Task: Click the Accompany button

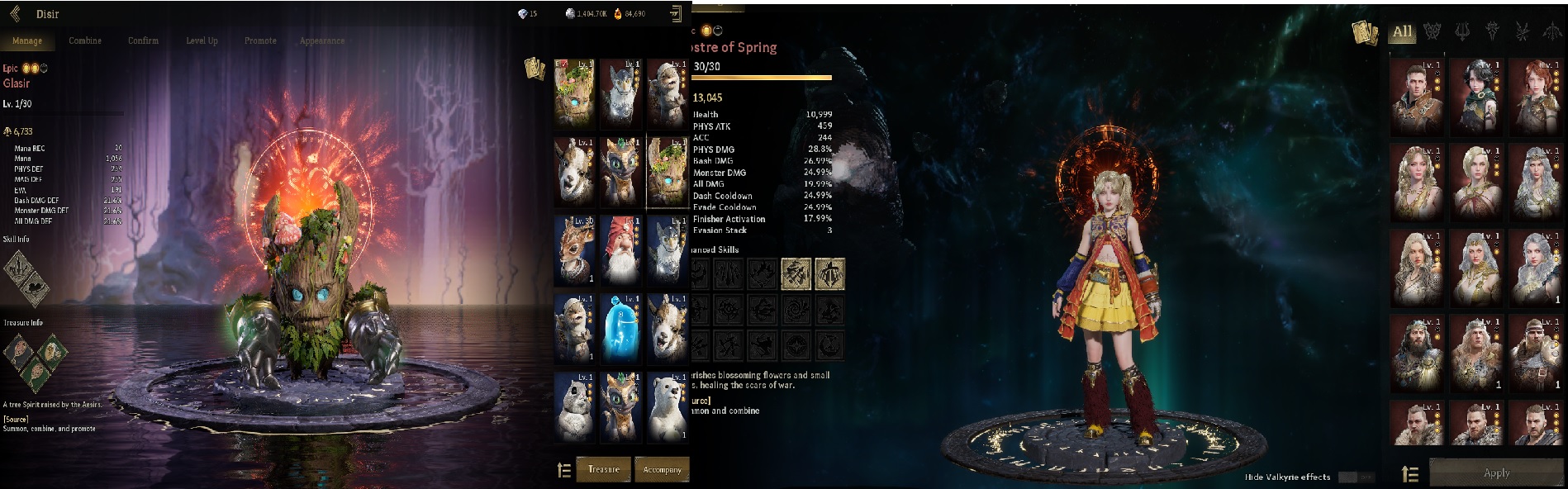Action: click(662, 469)
